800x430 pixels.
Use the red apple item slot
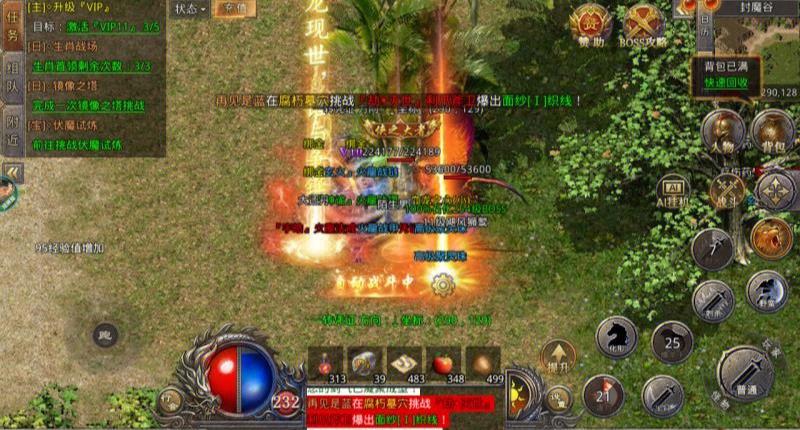[x=445, y=362]
